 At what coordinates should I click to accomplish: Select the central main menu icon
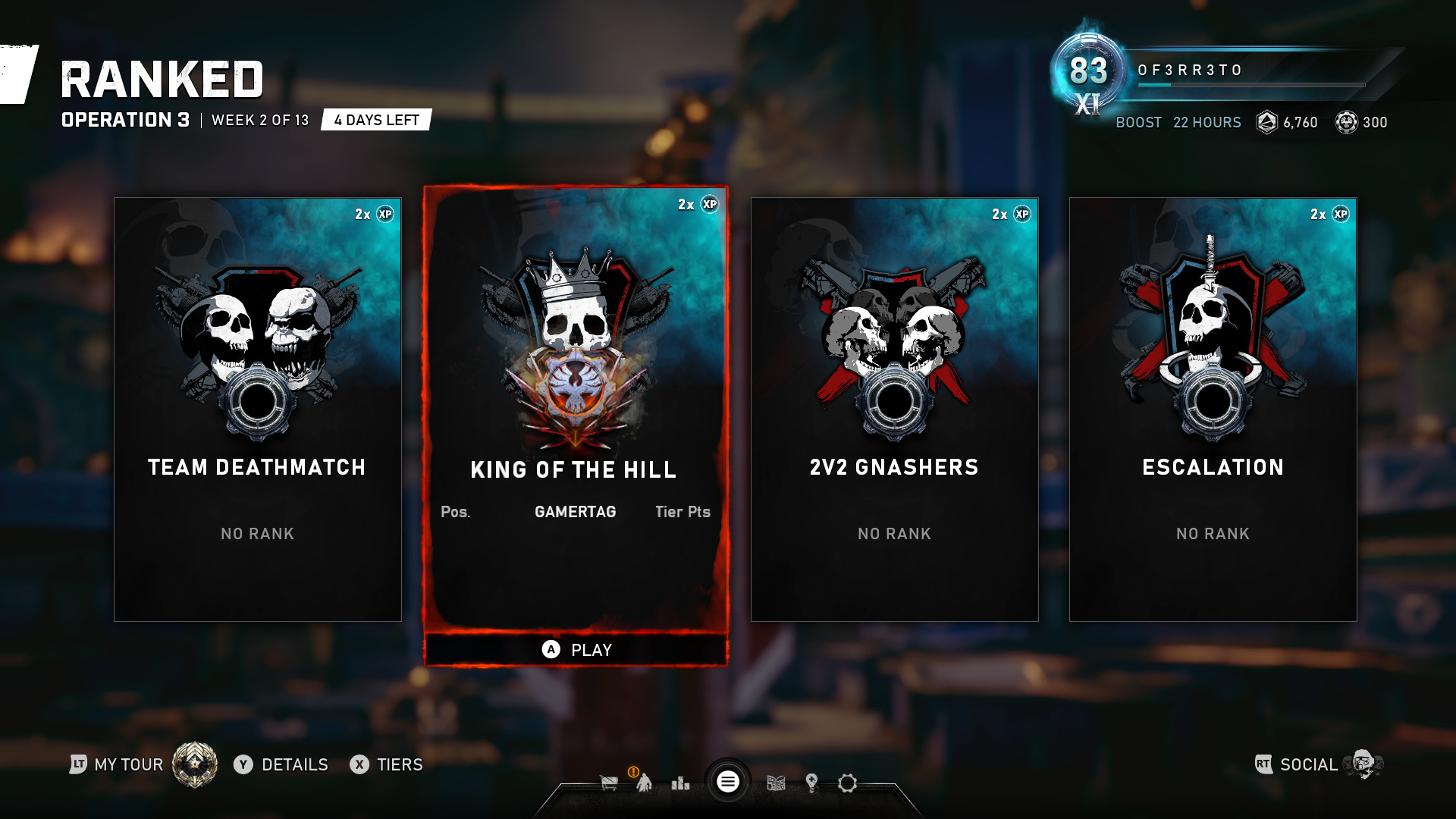coord(728,782)
